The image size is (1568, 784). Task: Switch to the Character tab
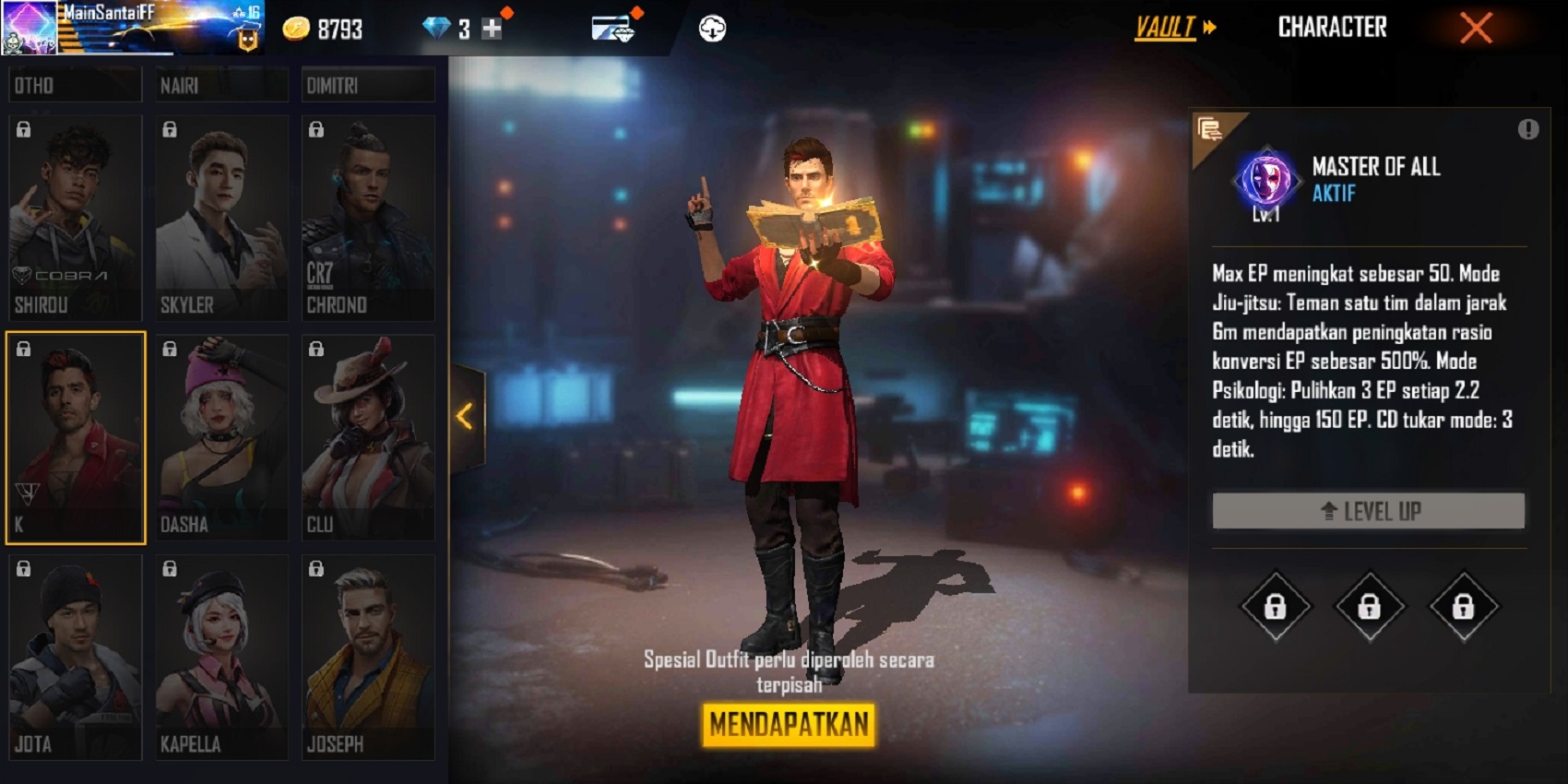[1332, 27]
